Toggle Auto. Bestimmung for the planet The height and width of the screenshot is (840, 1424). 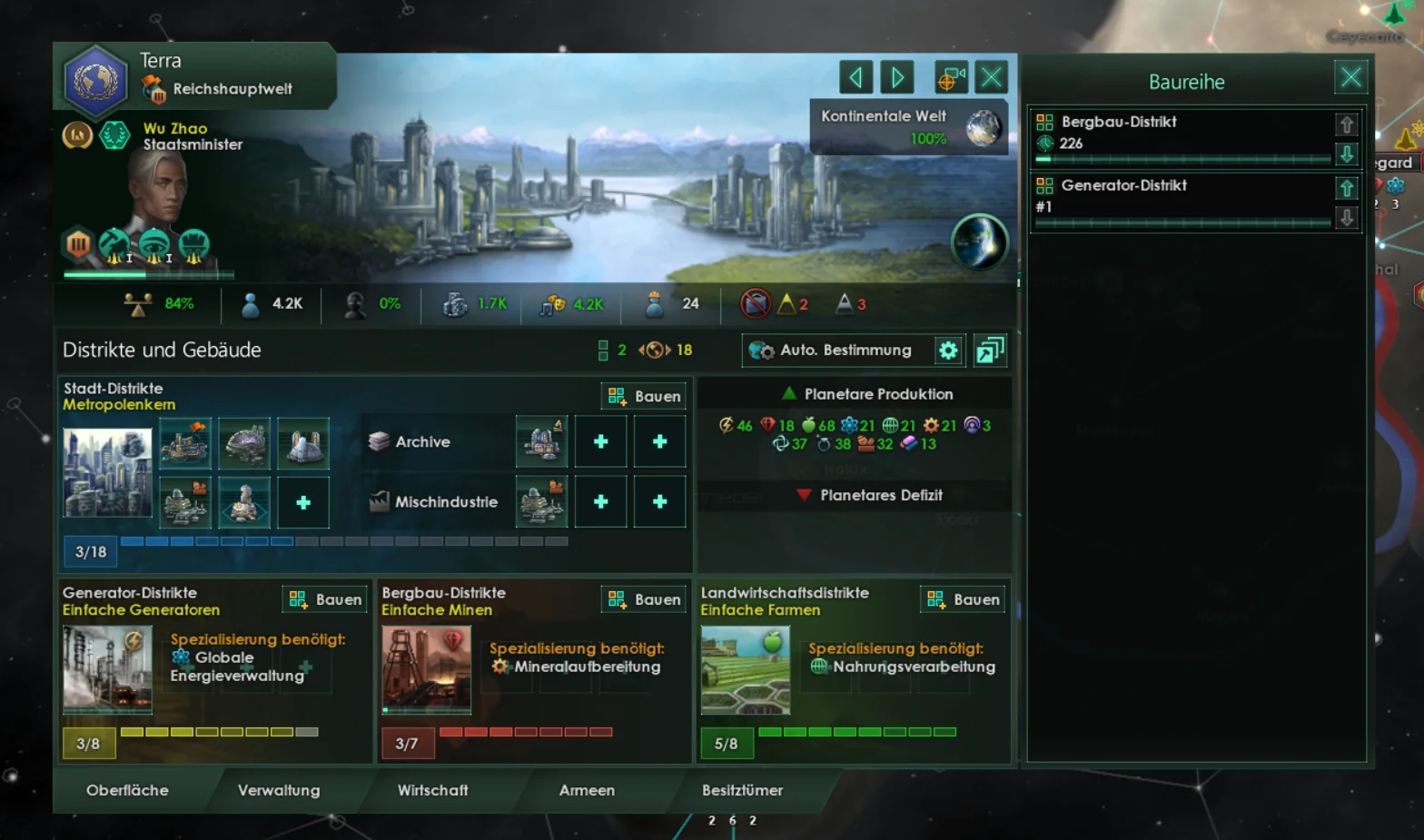(836, 351)
